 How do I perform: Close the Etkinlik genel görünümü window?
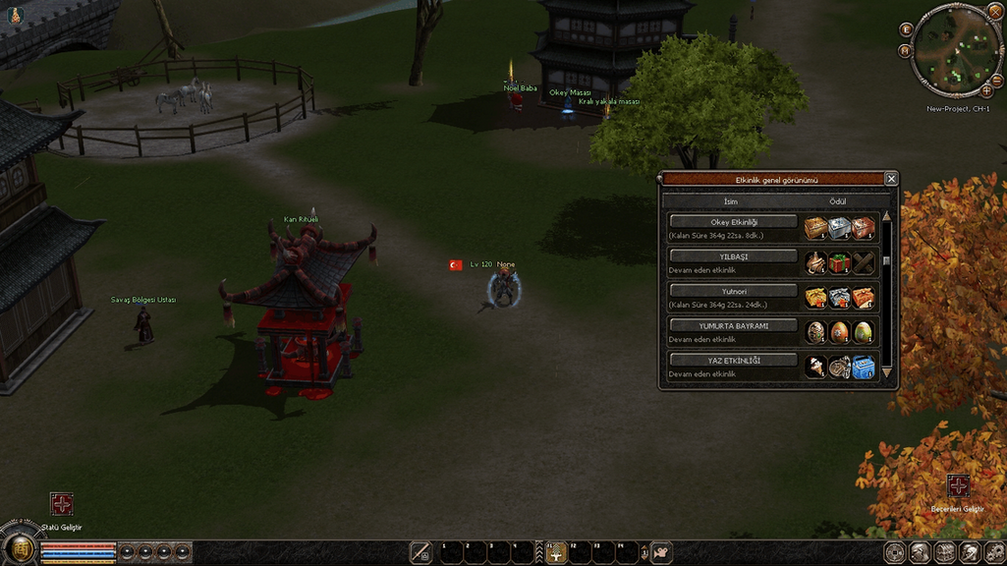point(891,179)
